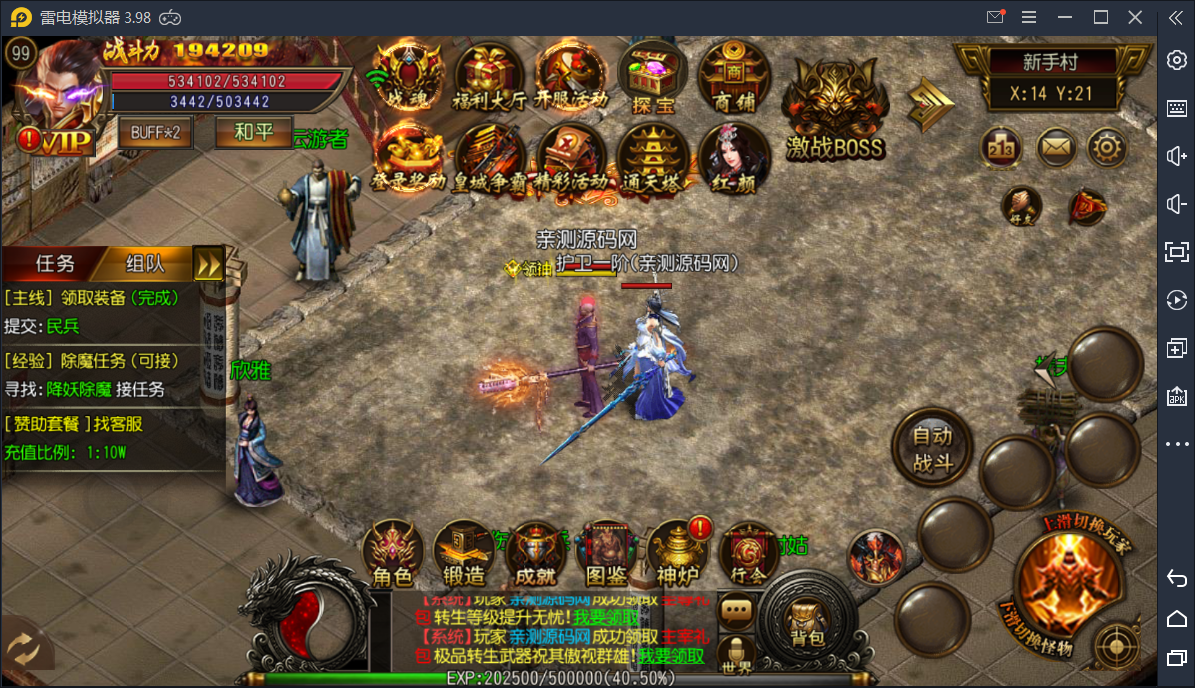Open the 探宝 treasure hunt icon

click(651, 78)
